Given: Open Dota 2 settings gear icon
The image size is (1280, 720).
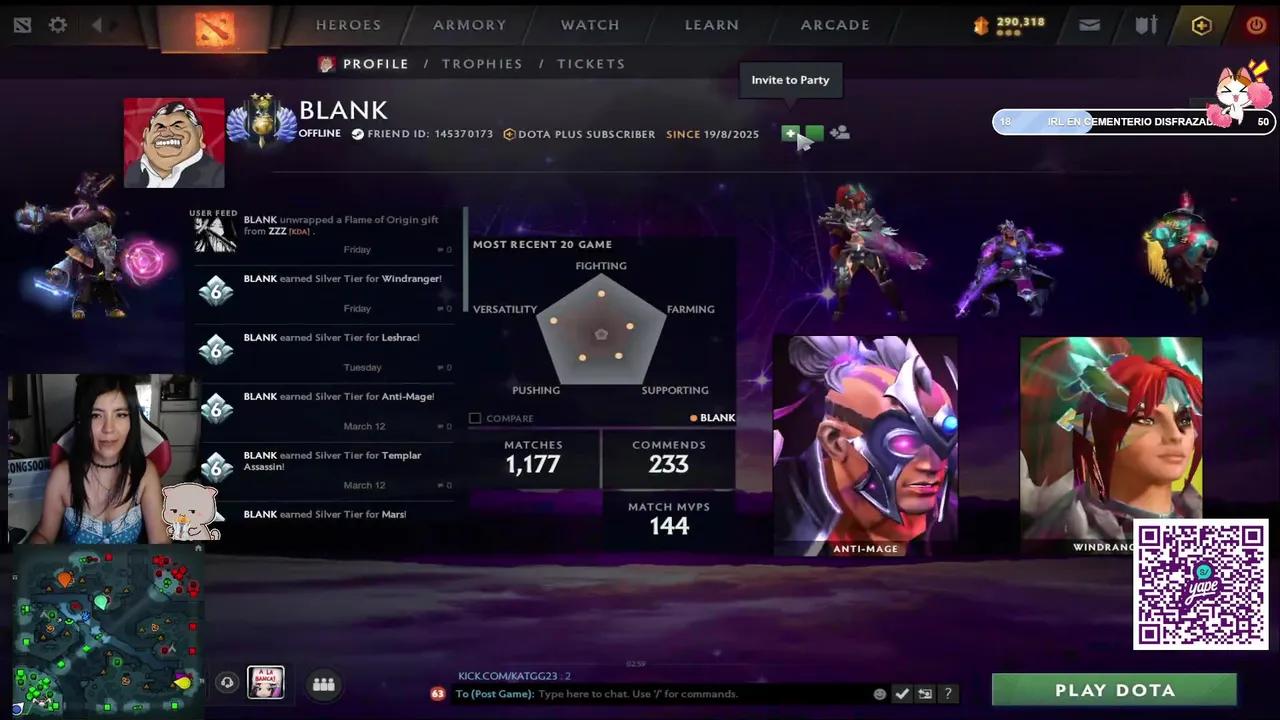Looking at the screenshot, I should coord(57,25).
